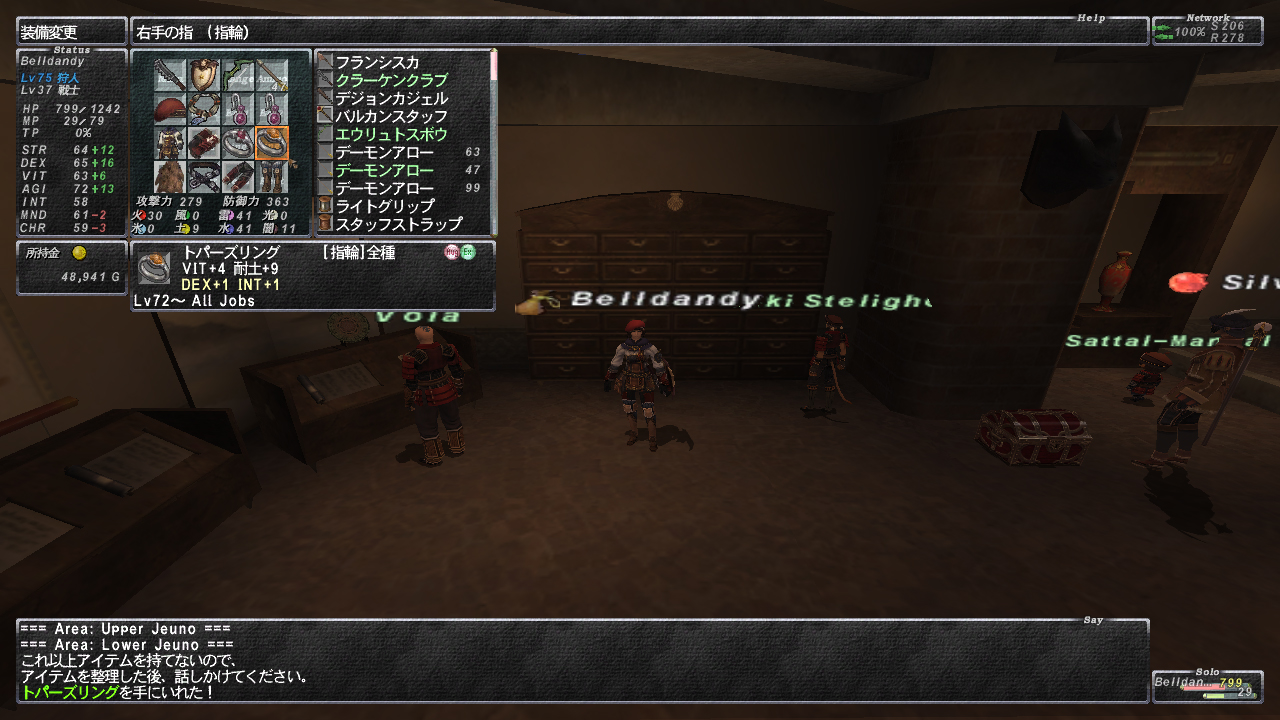Click the highlighted topaz ring slot
Viewport: 1280px width, 720px height.
point(272,144)
